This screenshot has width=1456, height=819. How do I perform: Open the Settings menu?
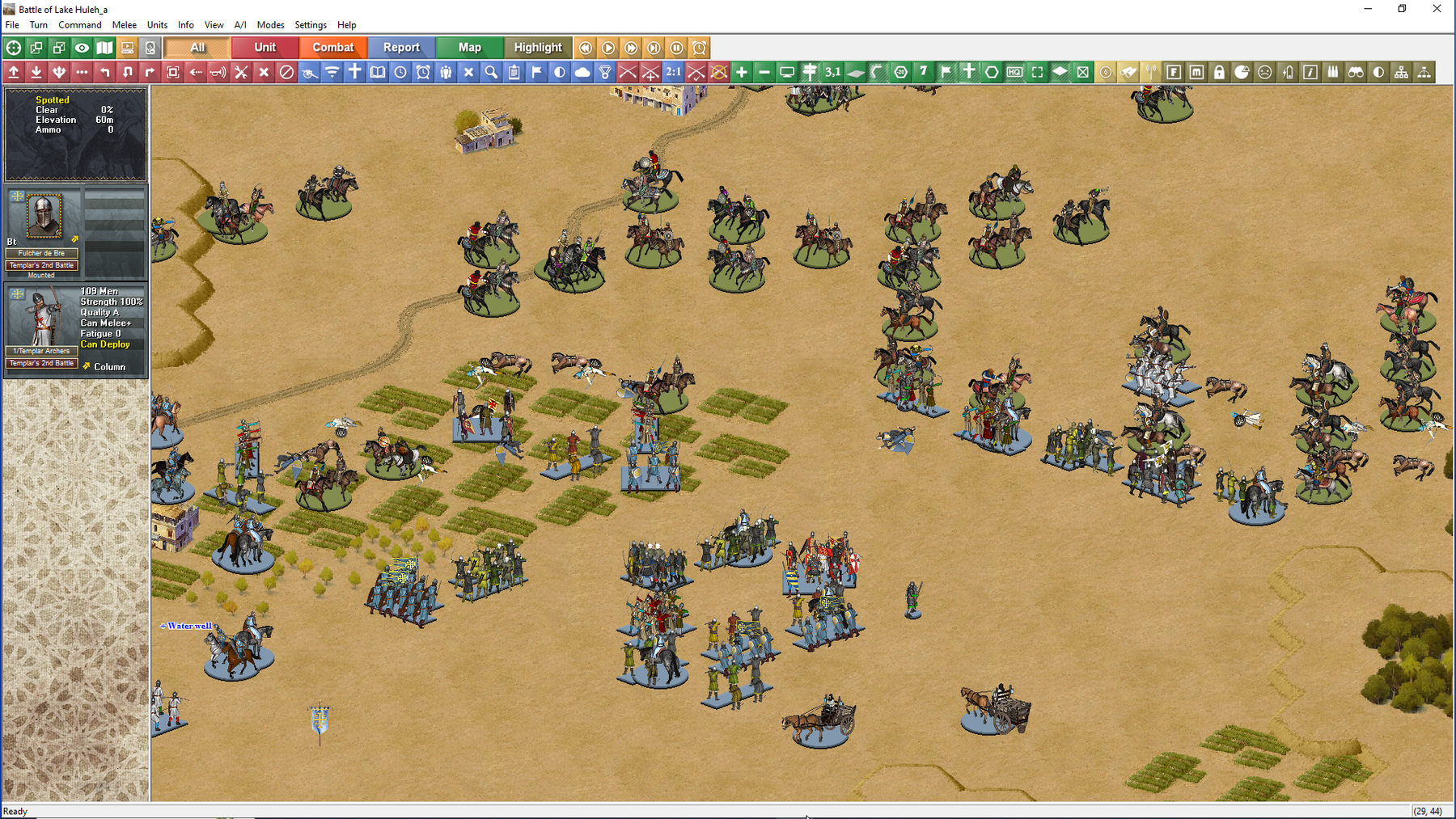tap(311, 25)
